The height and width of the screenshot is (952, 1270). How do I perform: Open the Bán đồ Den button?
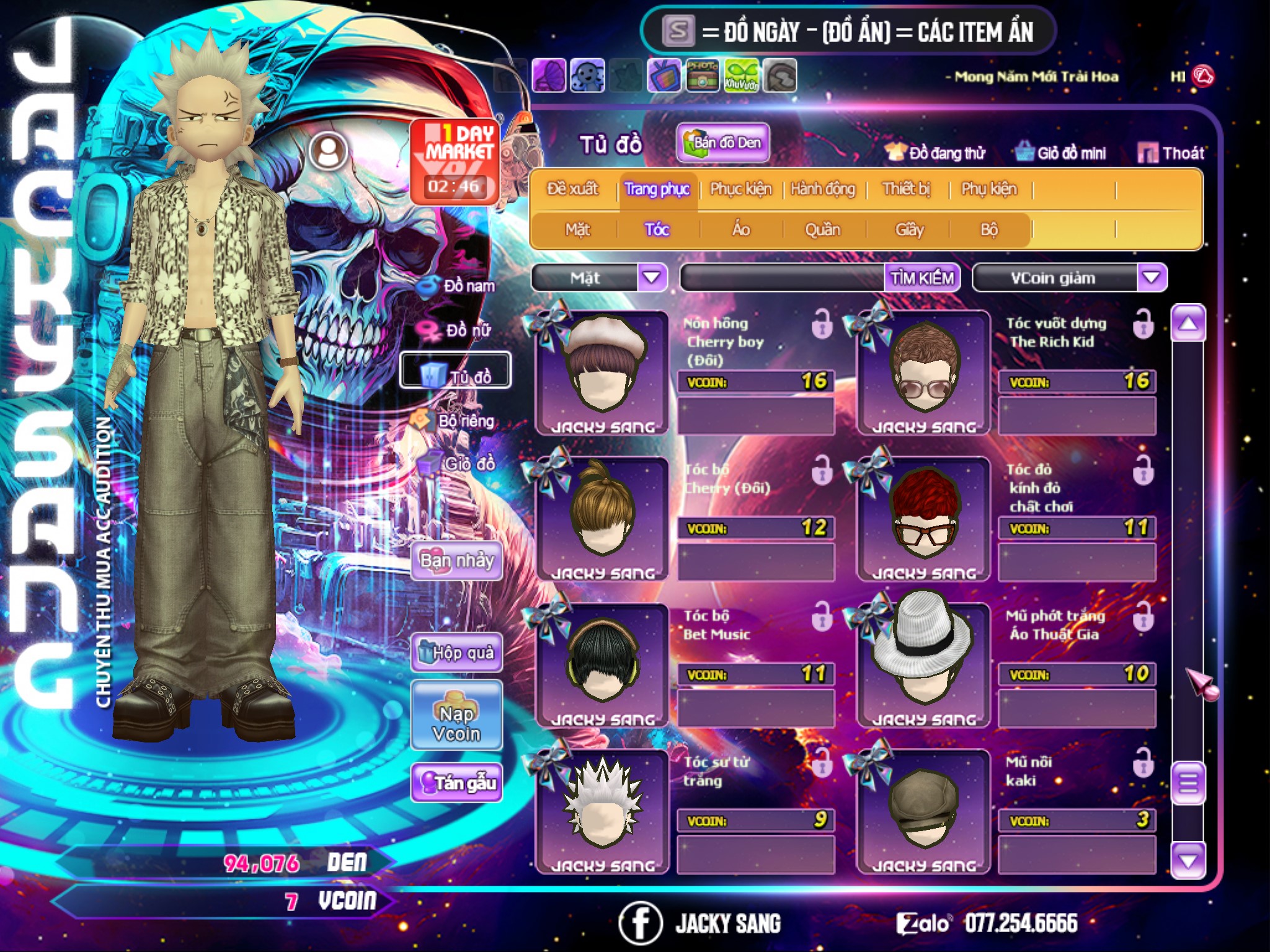point(723,143)
